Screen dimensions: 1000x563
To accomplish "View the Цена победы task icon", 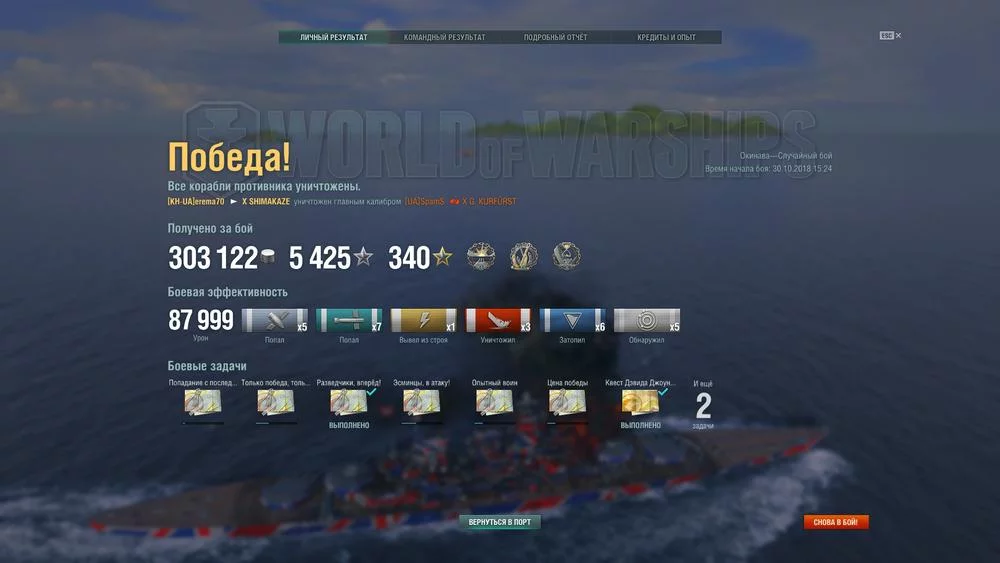I will [567, 402].
